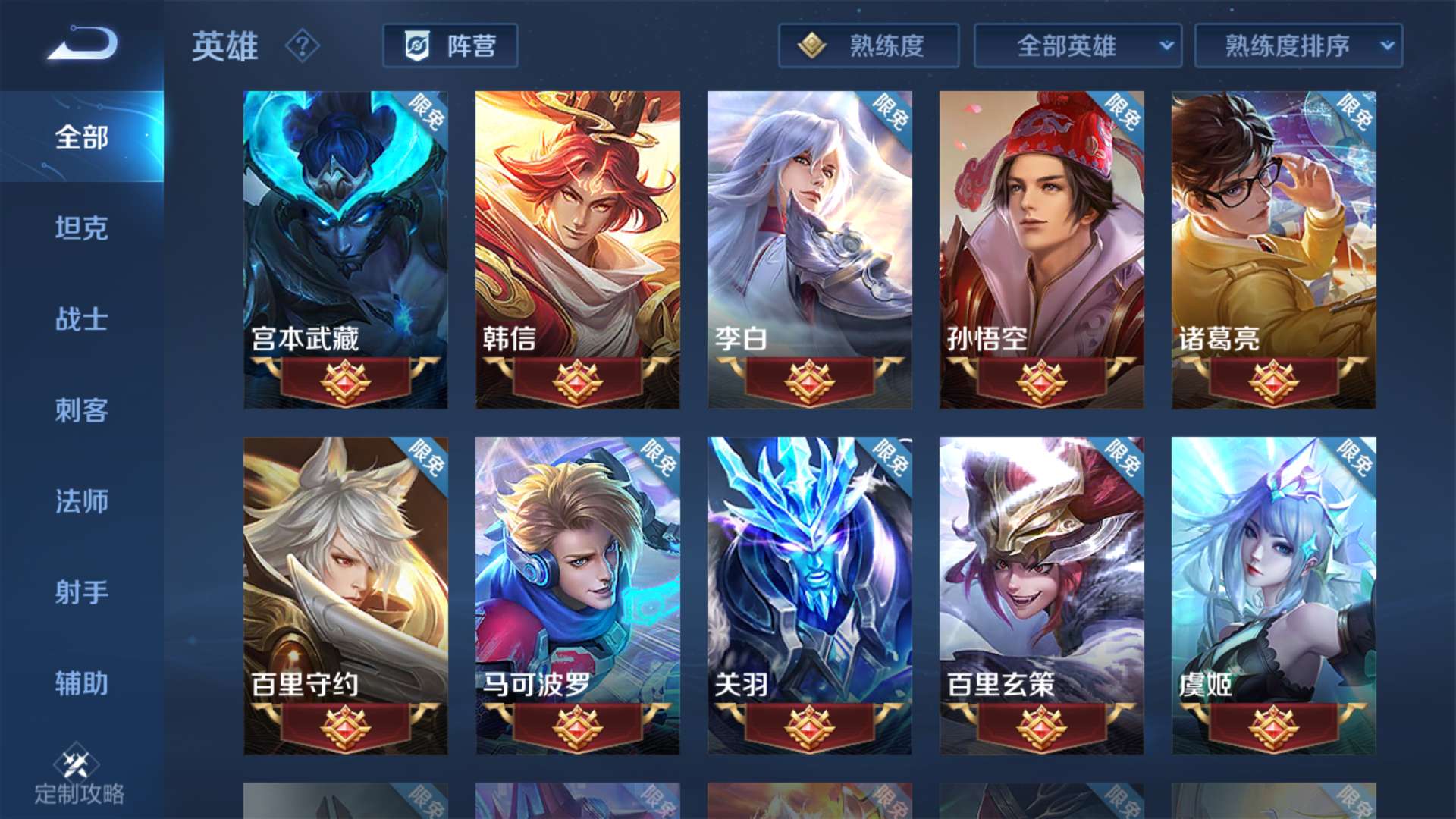The height and width of the screenshot is (819, 1456).
Task: Open the 阵营 (faction) panel
Action: point(450,45)
